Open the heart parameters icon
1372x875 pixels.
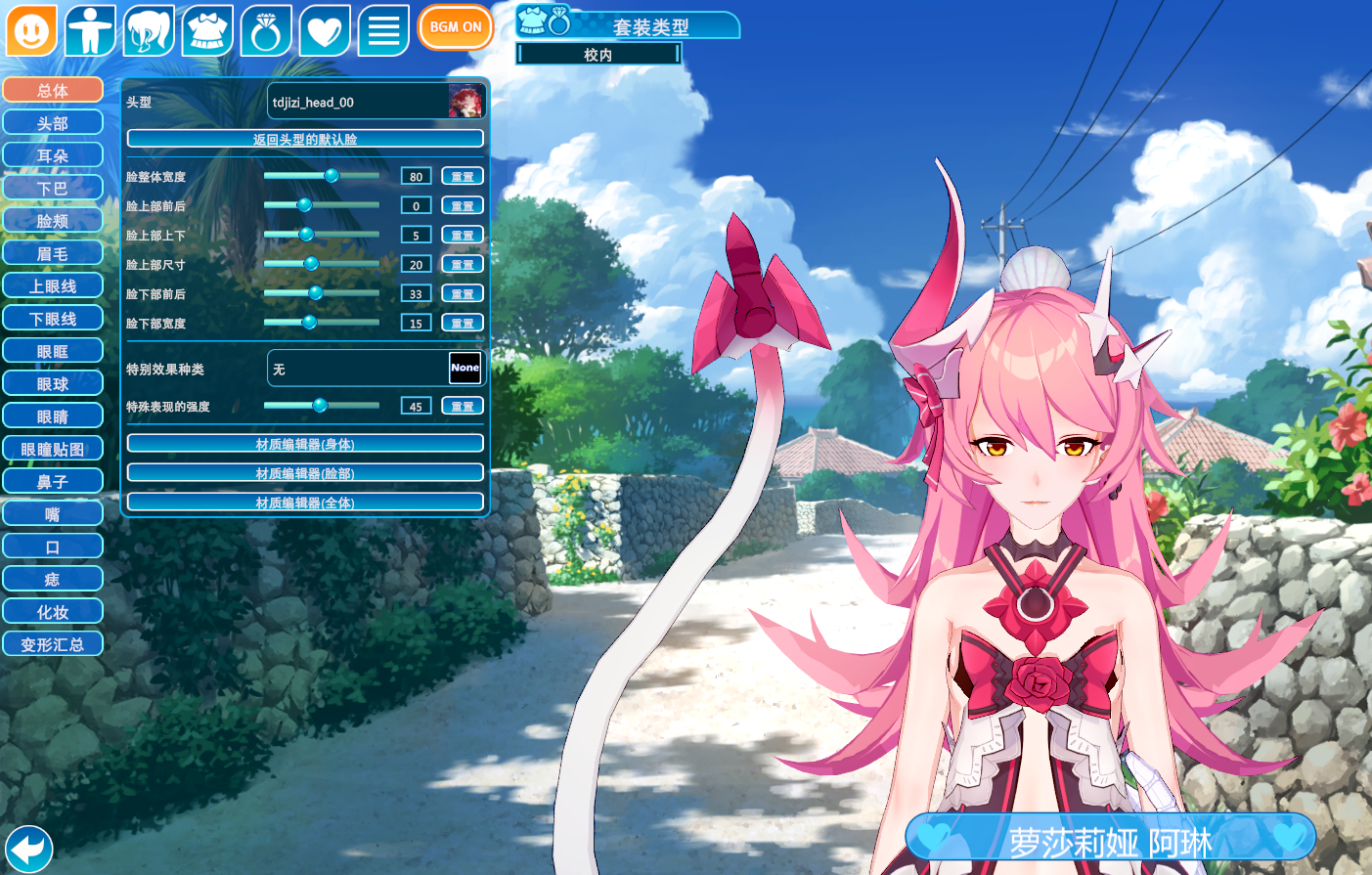(325, 30)
